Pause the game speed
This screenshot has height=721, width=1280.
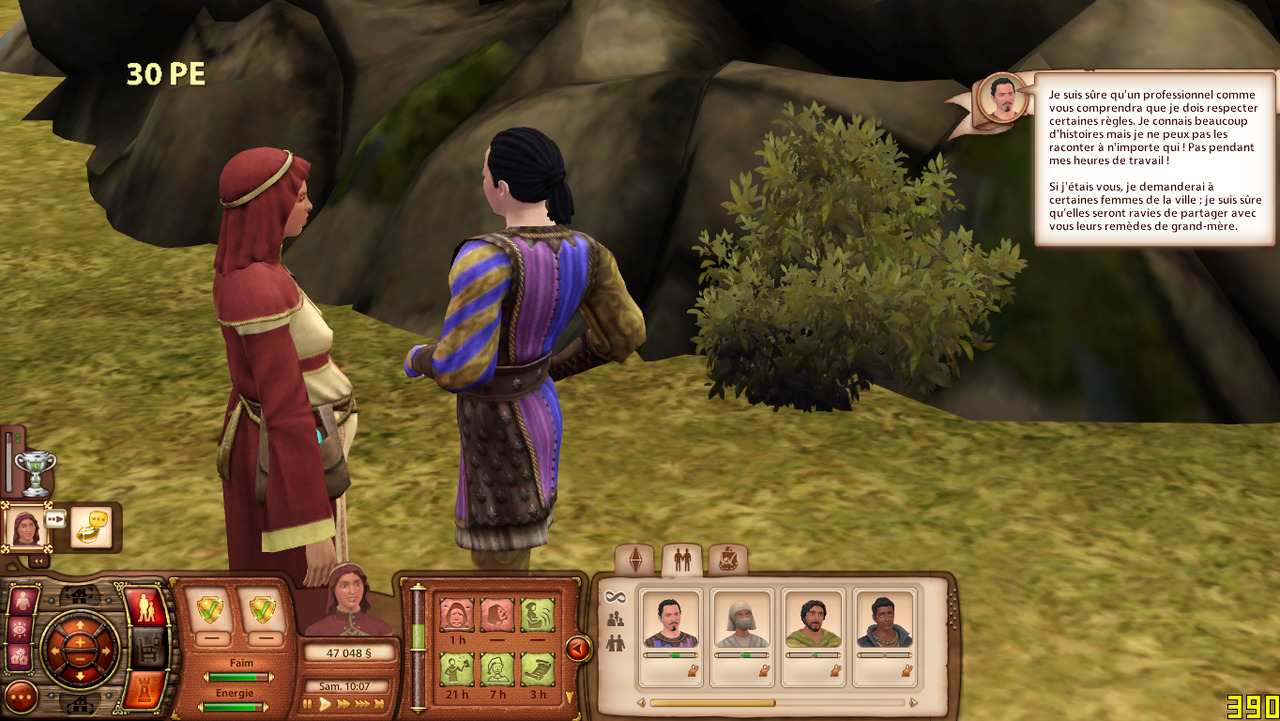point(308,705)
